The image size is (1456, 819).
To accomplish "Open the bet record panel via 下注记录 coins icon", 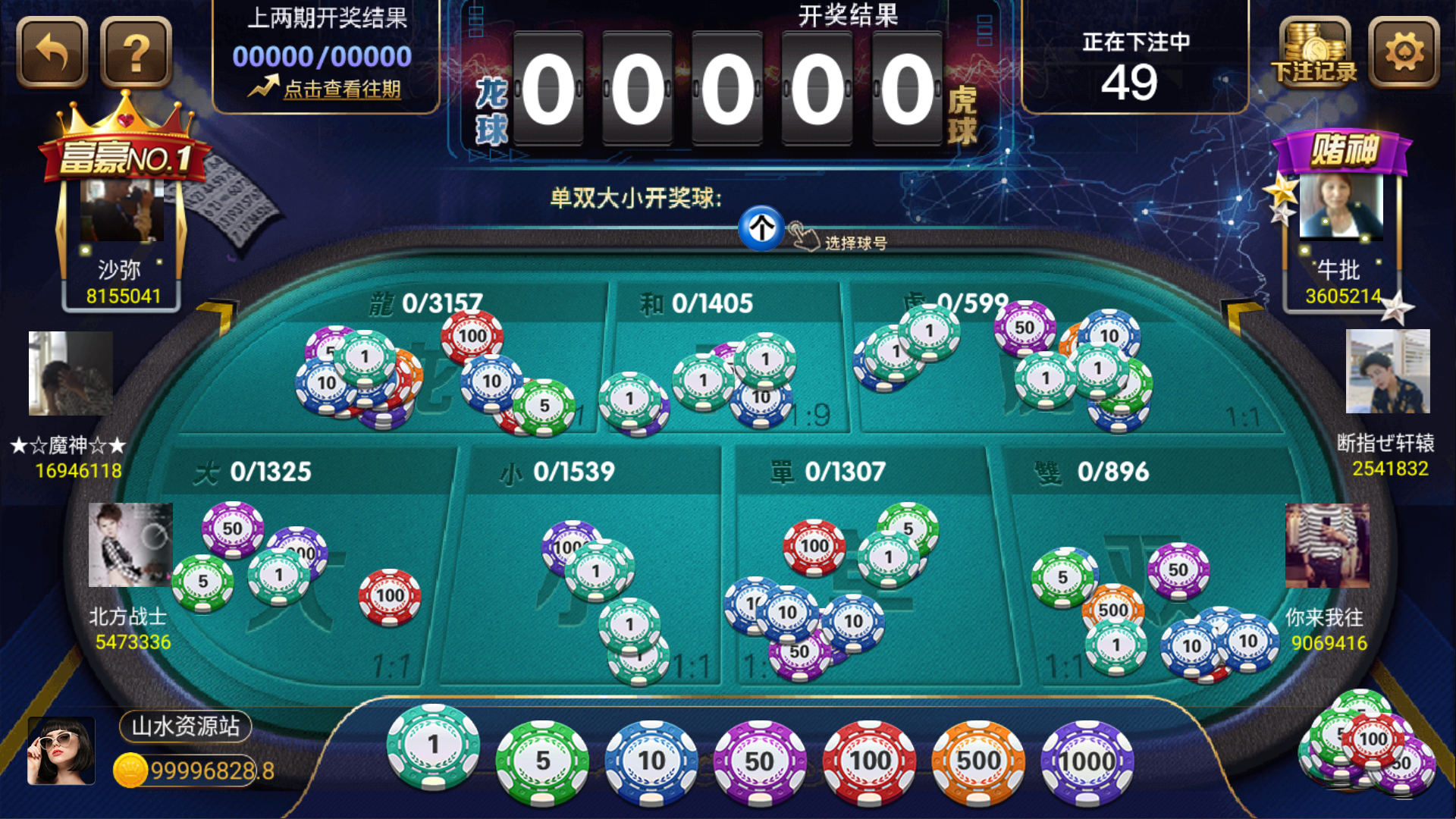I will 1313,53.
